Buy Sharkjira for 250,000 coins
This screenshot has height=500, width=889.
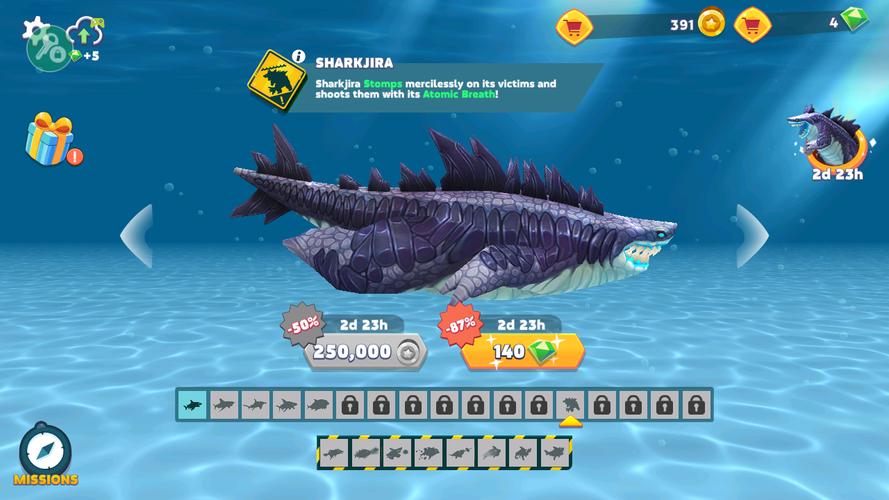point(364,351)
